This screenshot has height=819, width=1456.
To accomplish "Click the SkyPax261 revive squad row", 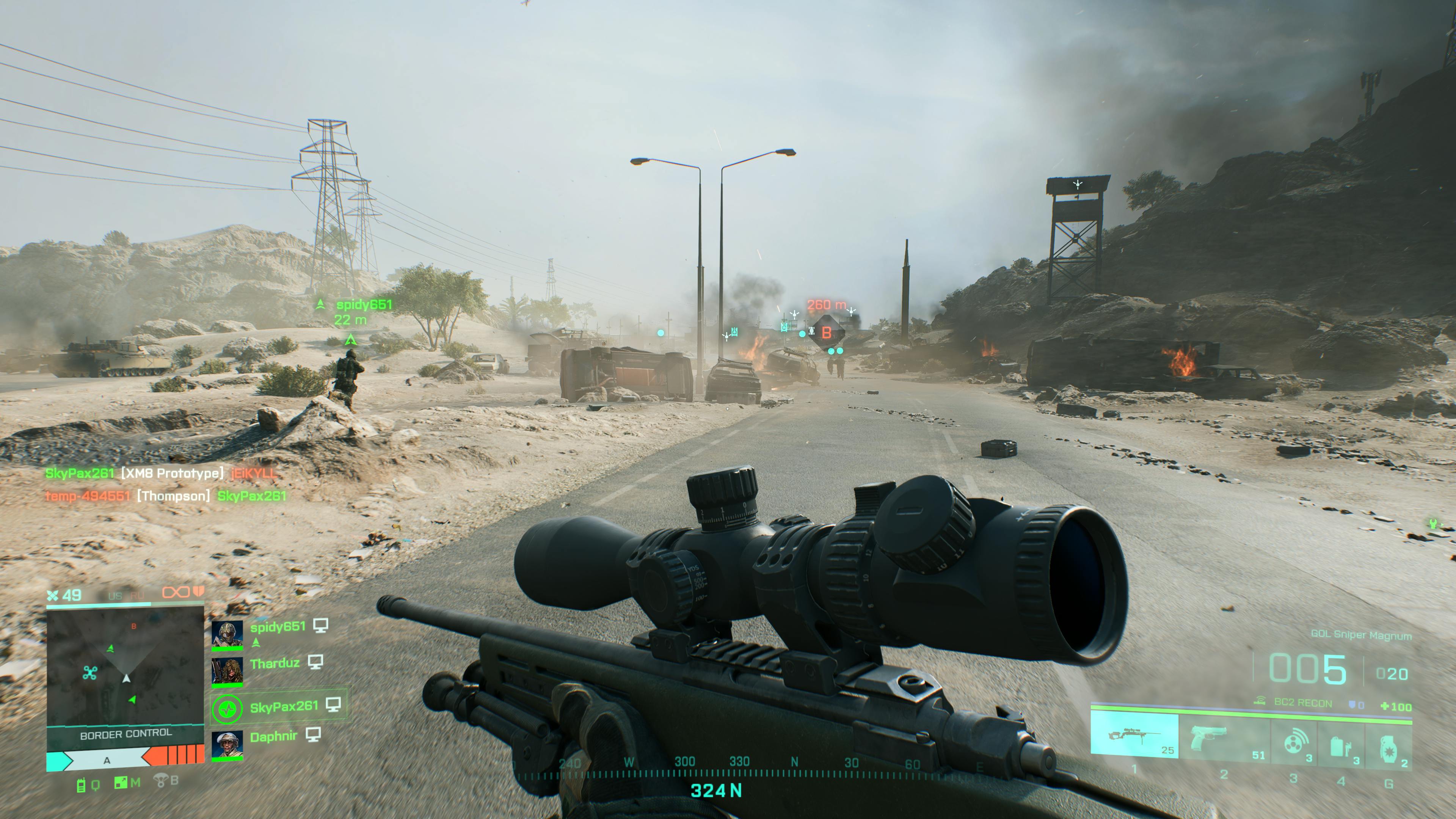I will coord(279,706).
